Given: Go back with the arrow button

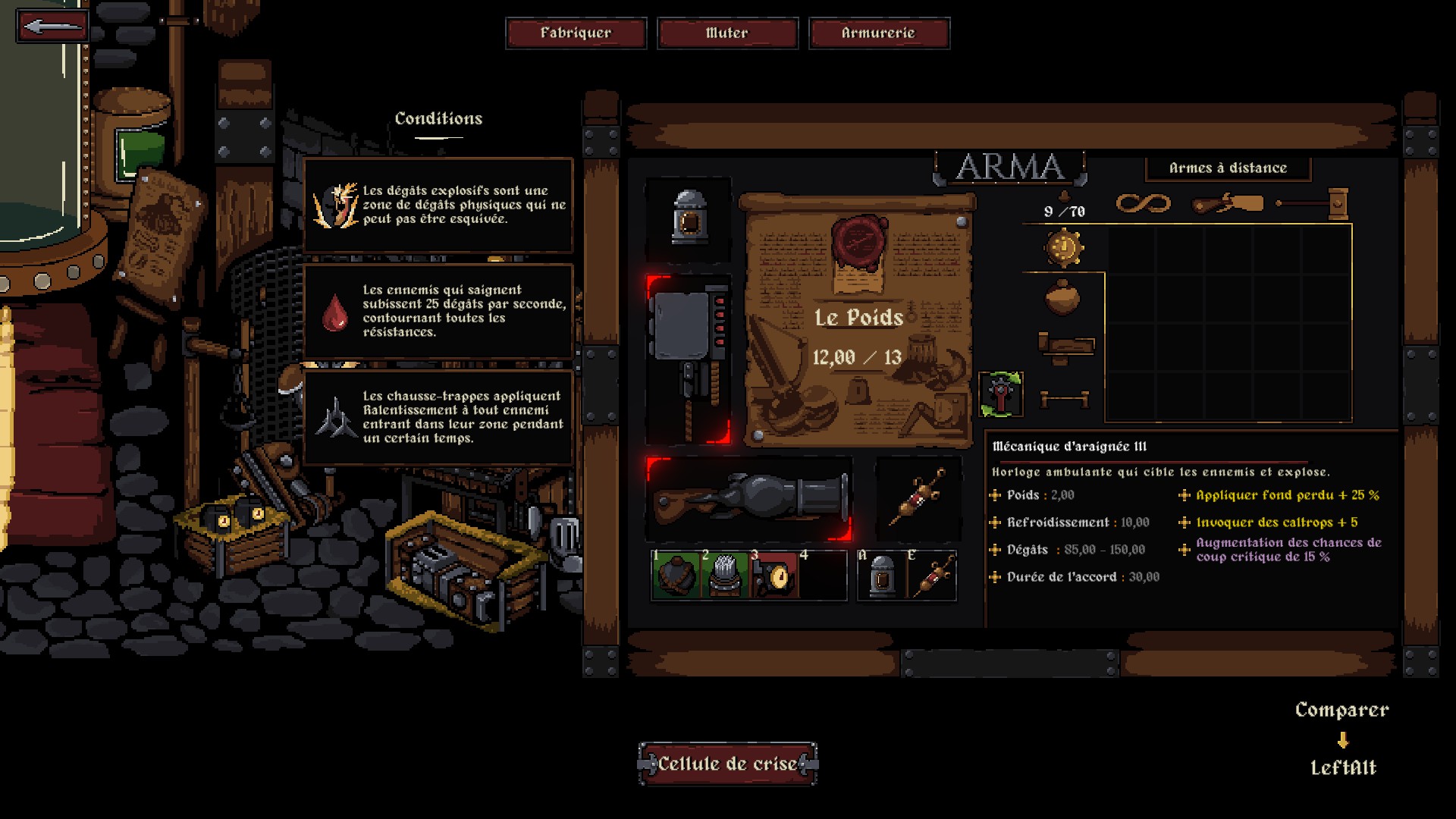Looking at the screenshot, I should click(52, 27).
